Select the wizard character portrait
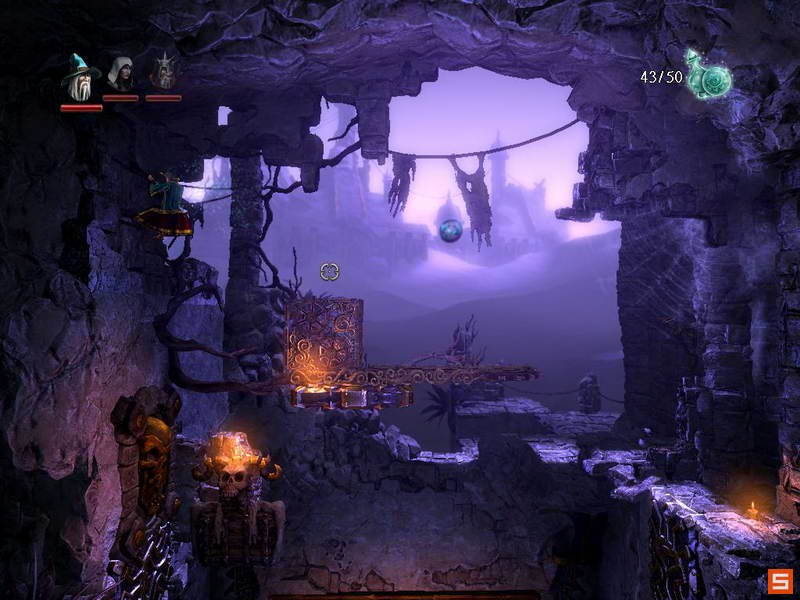This screenshot has height=600, width=800. [80, 76]
